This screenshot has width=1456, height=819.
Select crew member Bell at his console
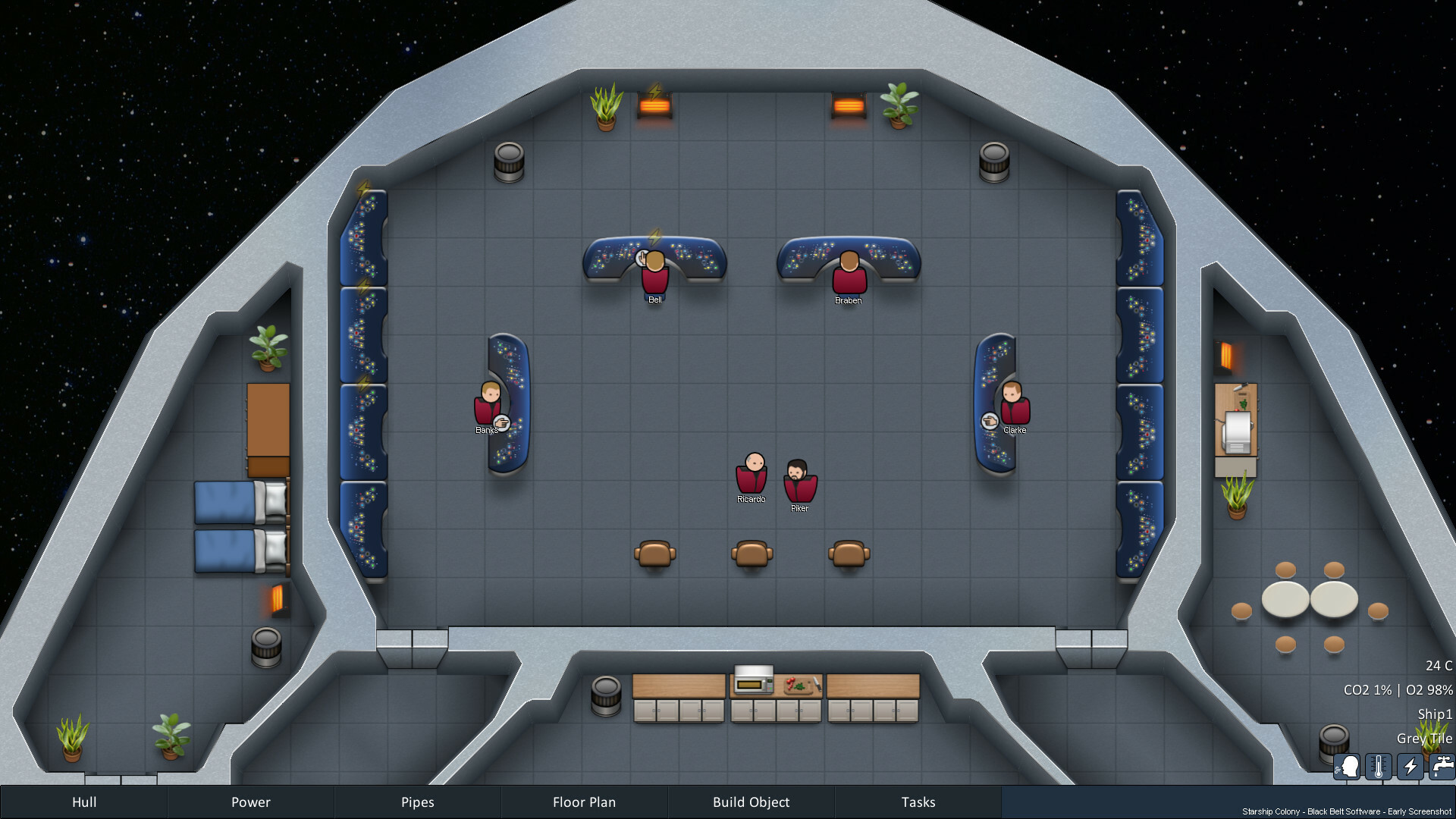[x=654, y=277]
